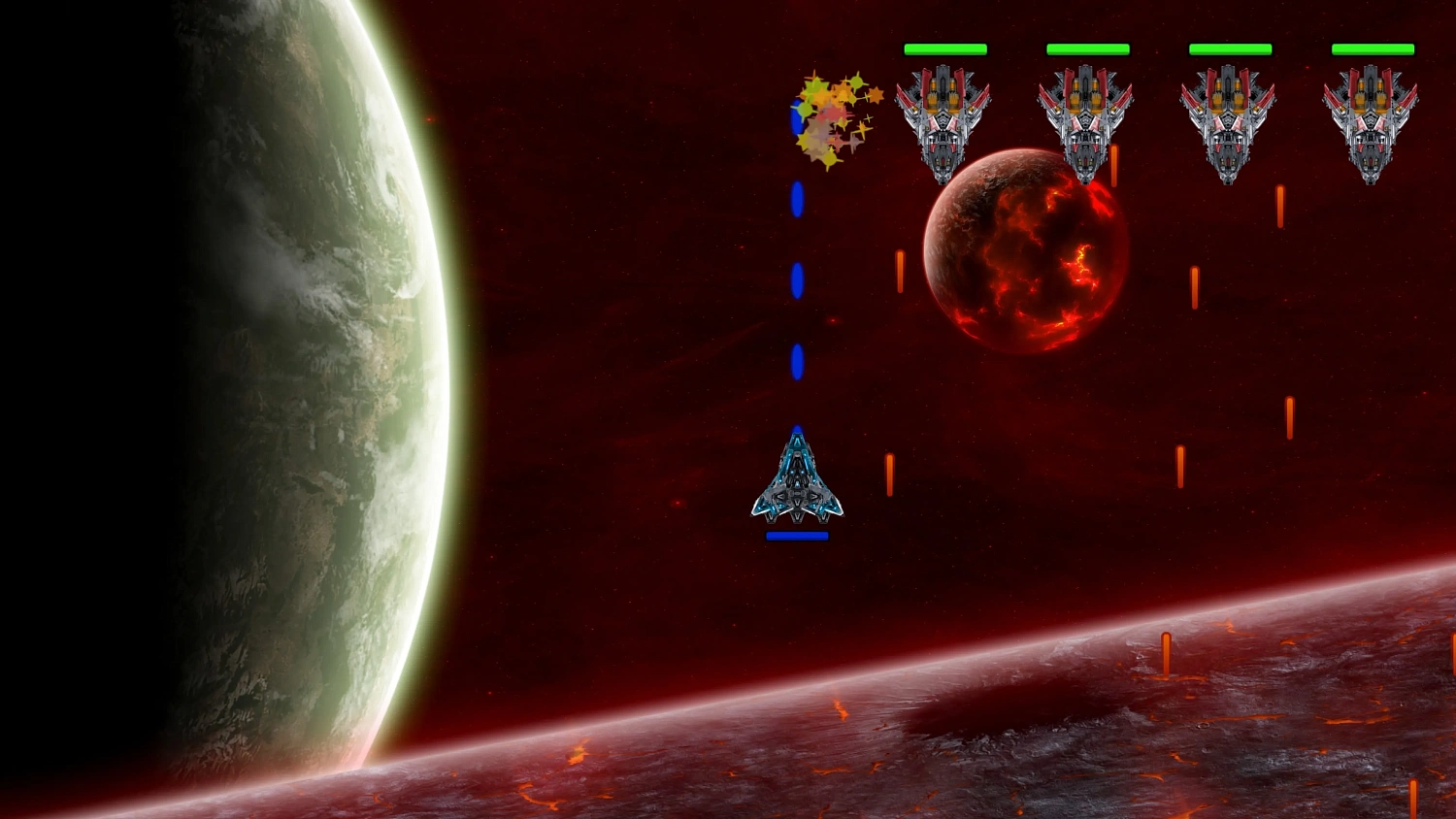Click the middle blue projectile
Image resolution: width=1456 pixels, height=819 pixels.
799,278
